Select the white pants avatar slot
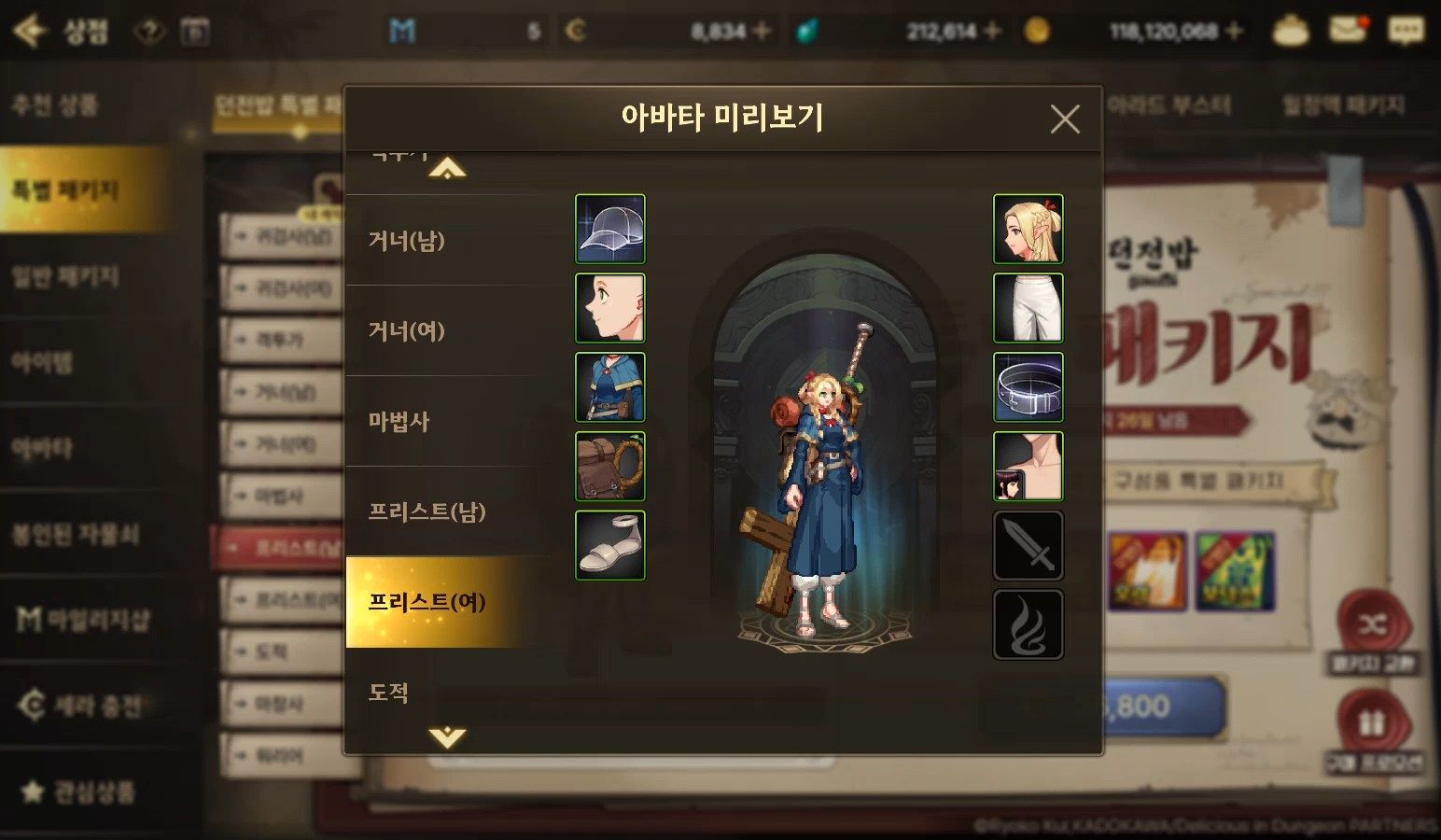The image size is (1441, 840). (1028, 308)
